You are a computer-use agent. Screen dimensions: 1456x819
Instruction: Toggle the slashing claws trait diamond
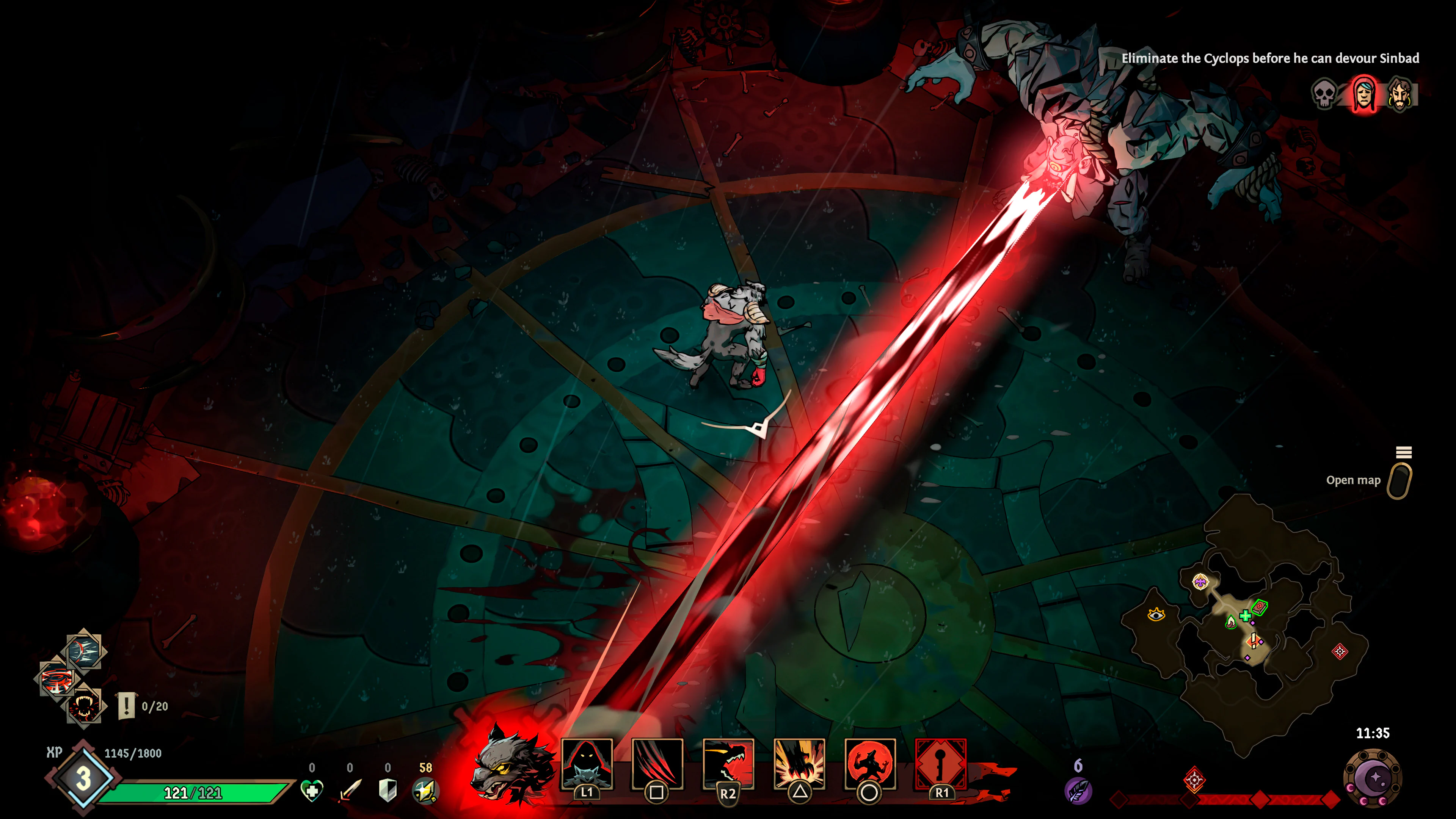(83, 651)
